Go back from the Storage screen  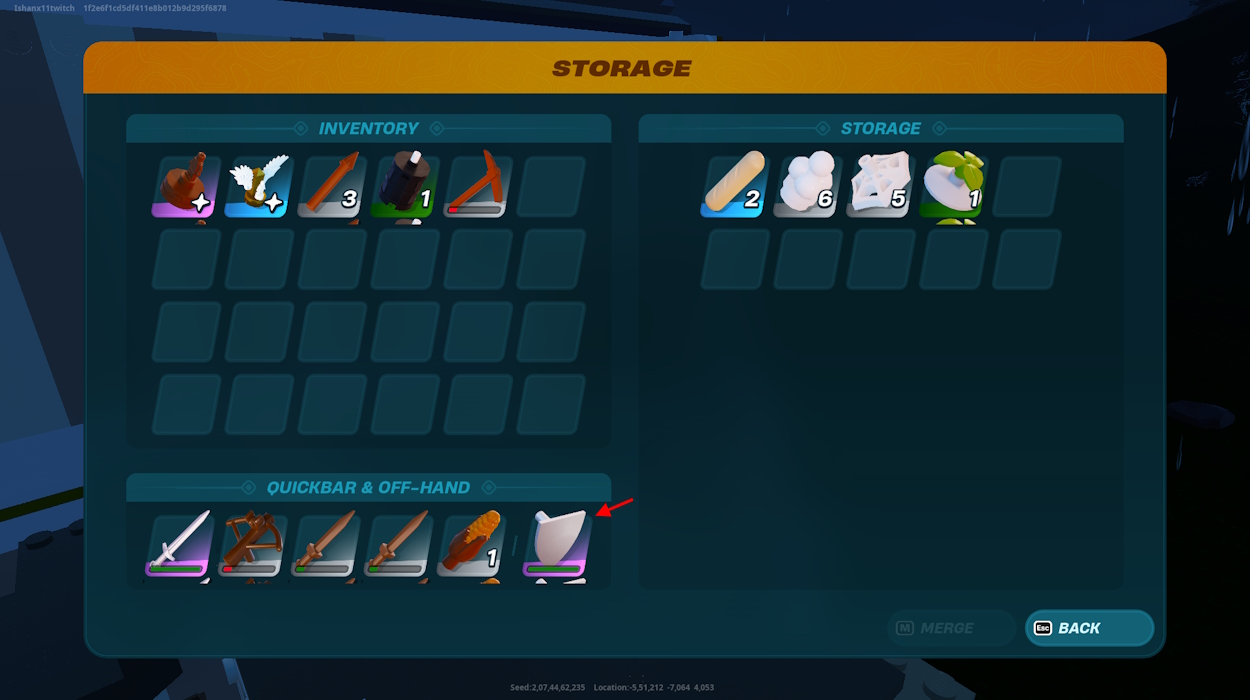pyautogui.click(x=1089, y=628)
